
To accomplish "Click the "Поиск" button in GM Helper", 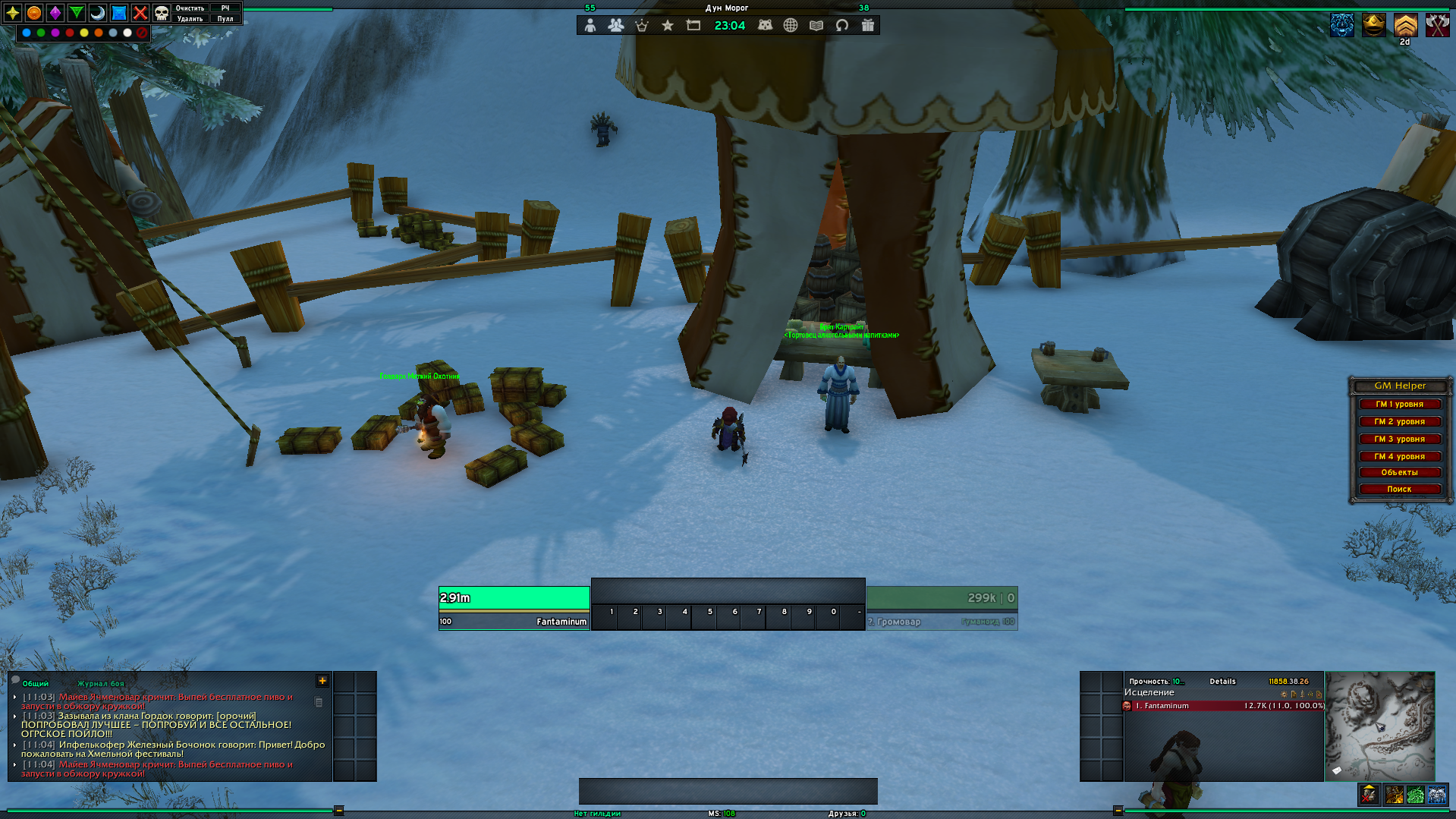I will point(1399,490).
